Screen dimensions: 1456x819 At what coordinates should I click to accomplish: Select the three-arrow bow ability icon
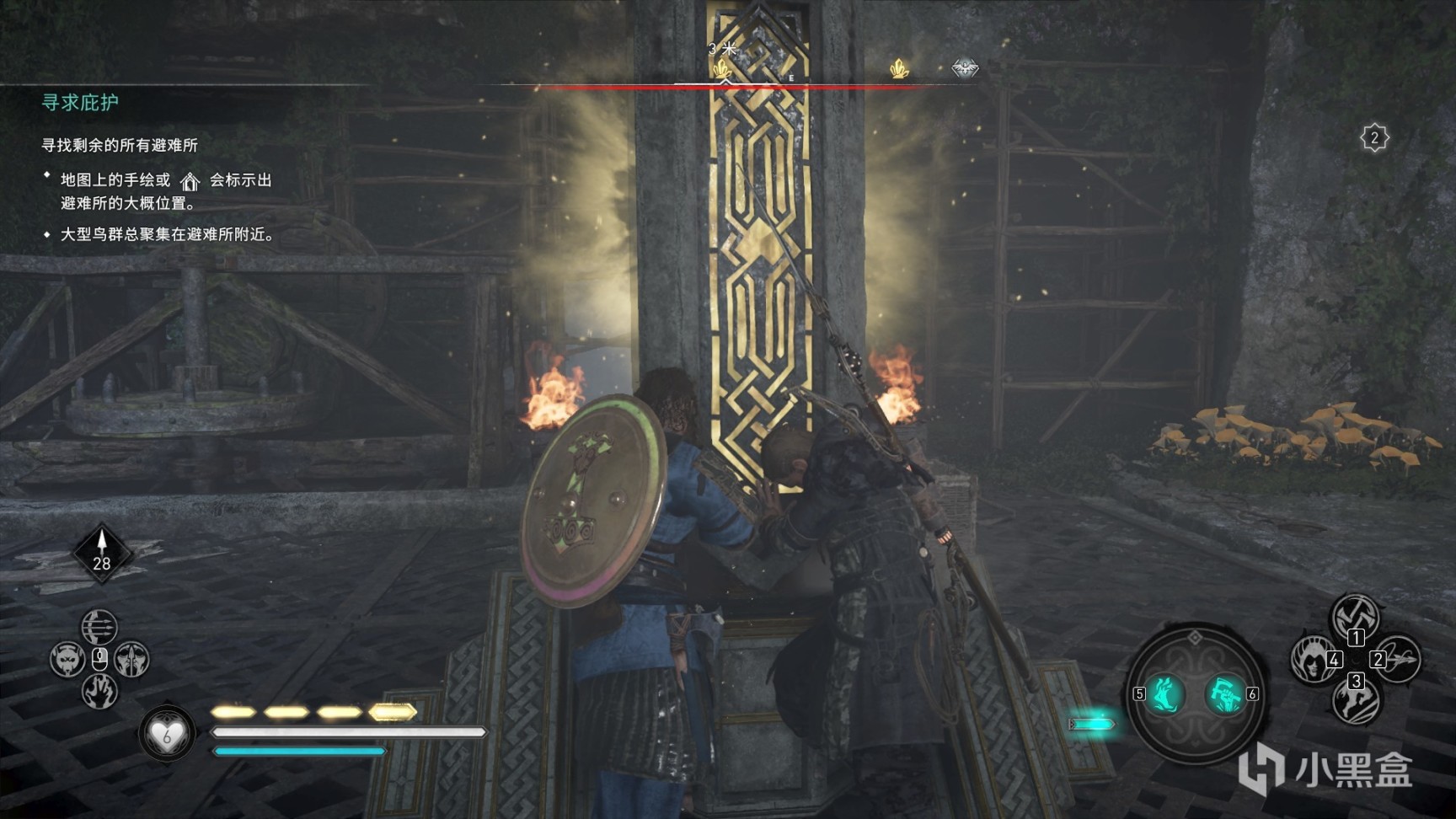point(99,626)
